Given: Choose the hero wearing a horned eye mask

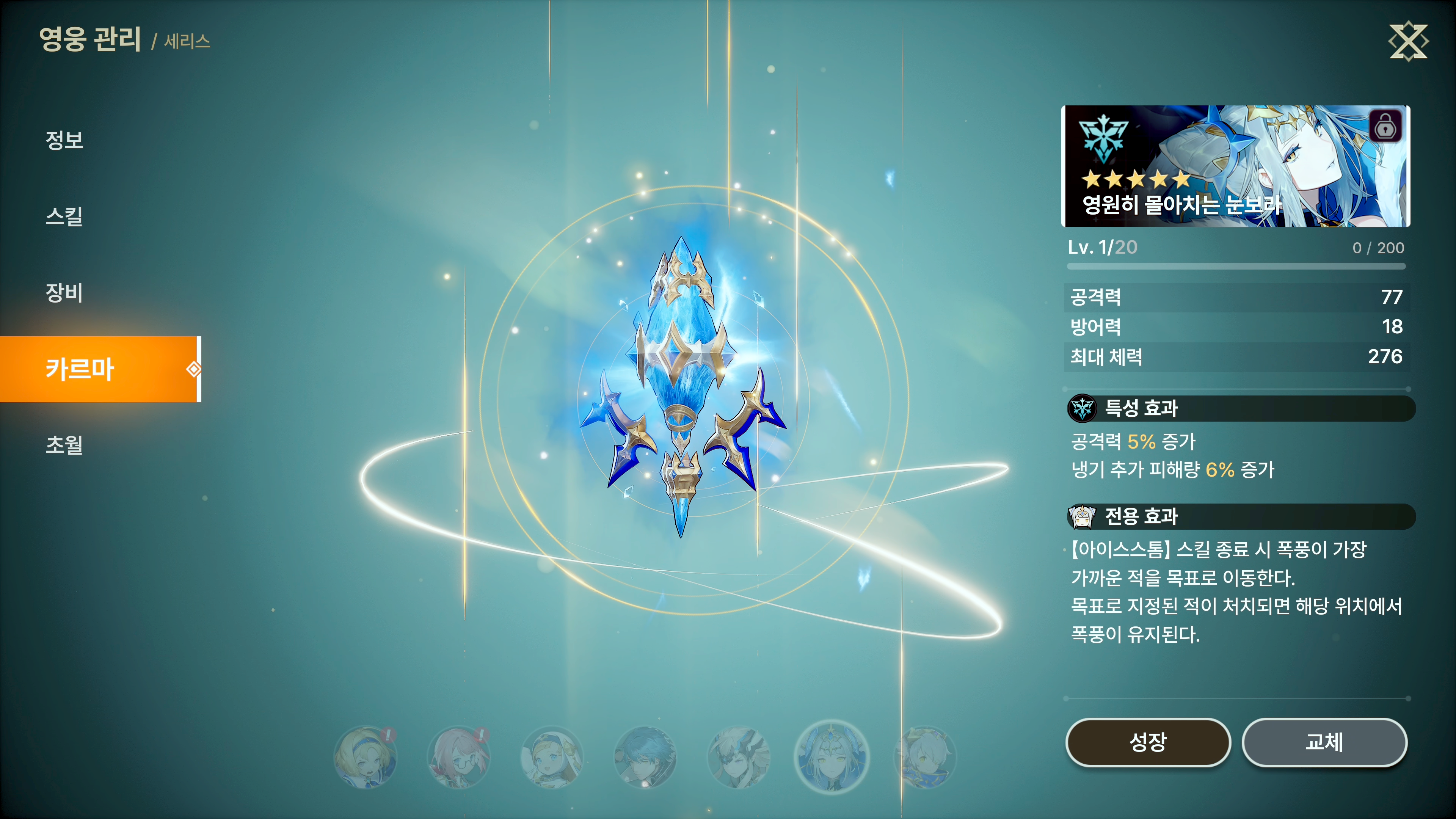Looking at the screenshot, I should click(x=738, y=758).
